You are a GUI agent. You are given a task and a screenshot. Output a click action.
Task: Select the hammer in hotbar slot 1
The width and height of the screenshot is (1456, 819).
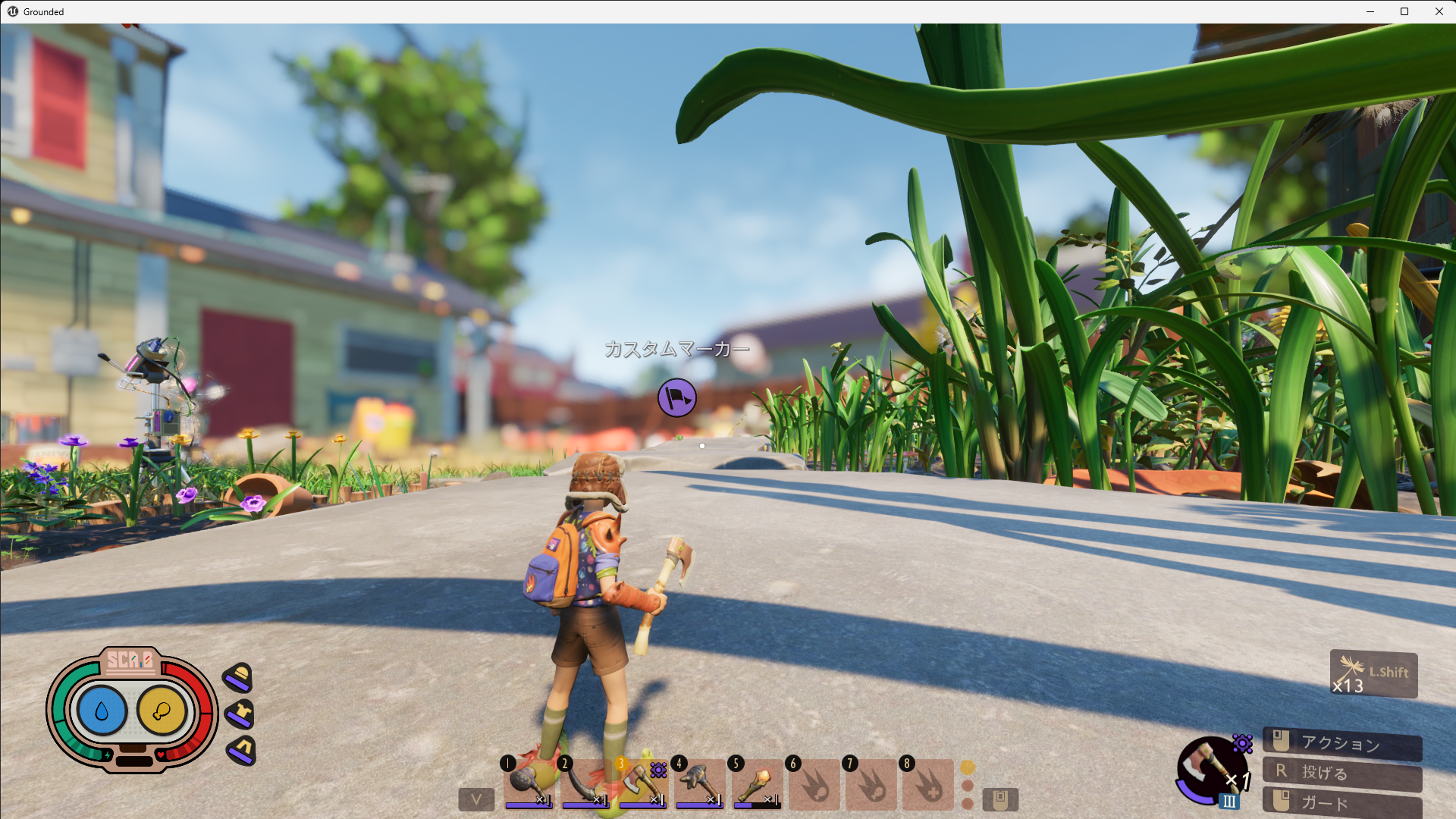click(x=529, y=783)
